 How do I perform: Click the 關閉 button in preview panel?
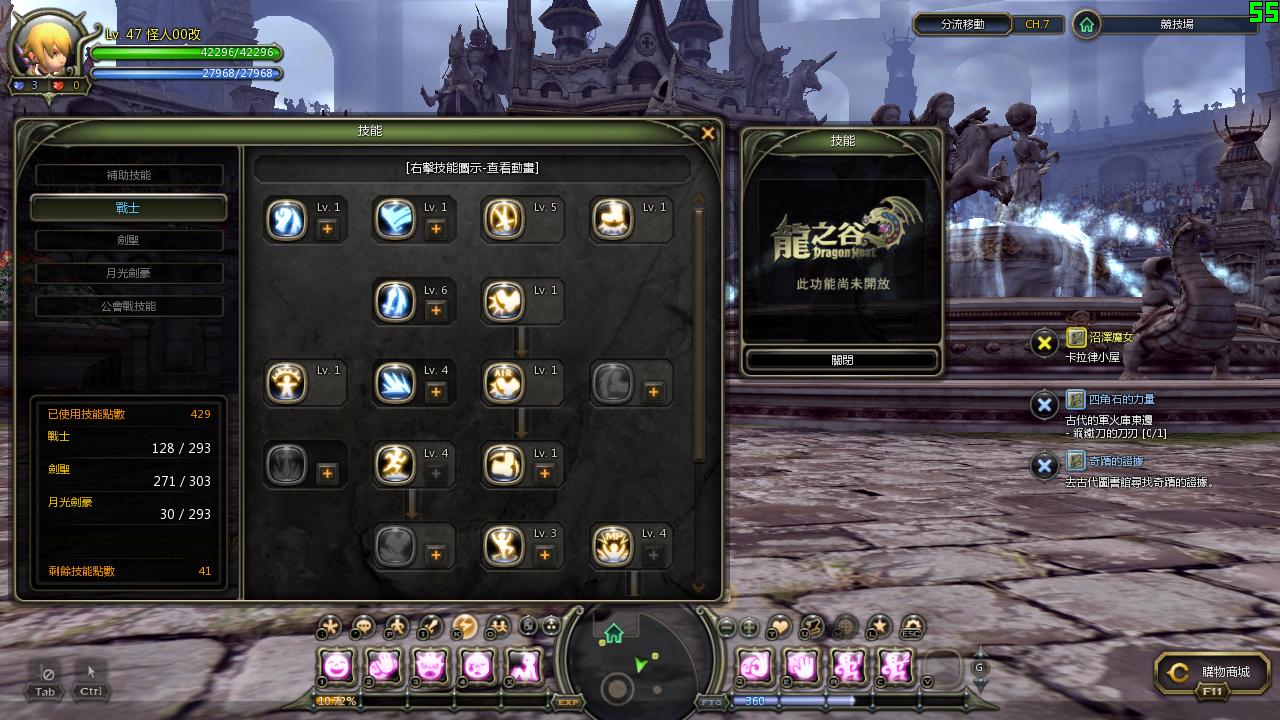[842, 360]
